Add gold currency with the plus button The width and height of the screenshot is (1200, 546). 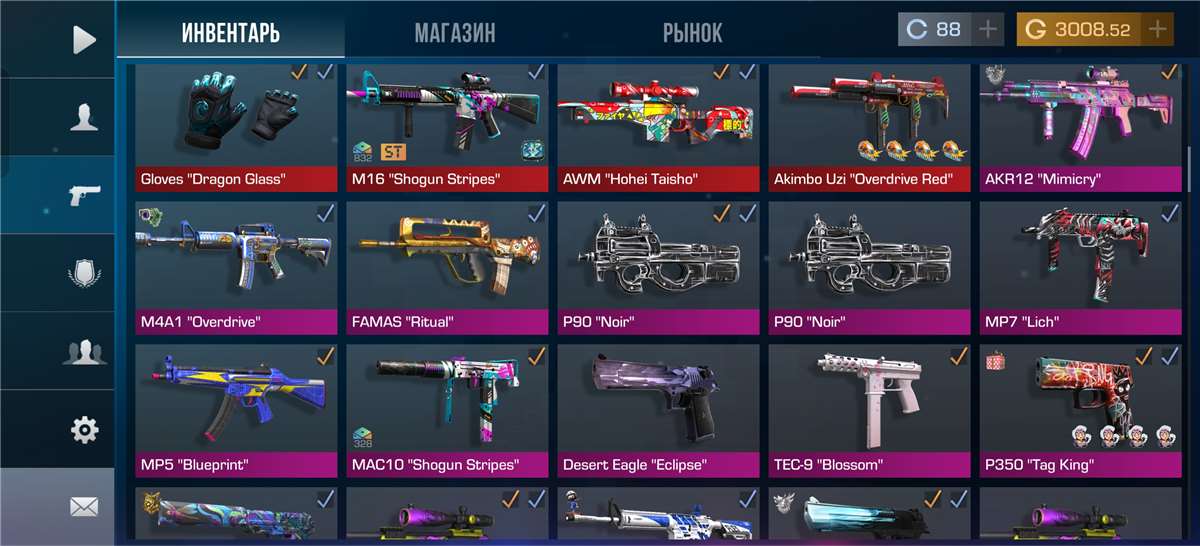[1158, 30]
